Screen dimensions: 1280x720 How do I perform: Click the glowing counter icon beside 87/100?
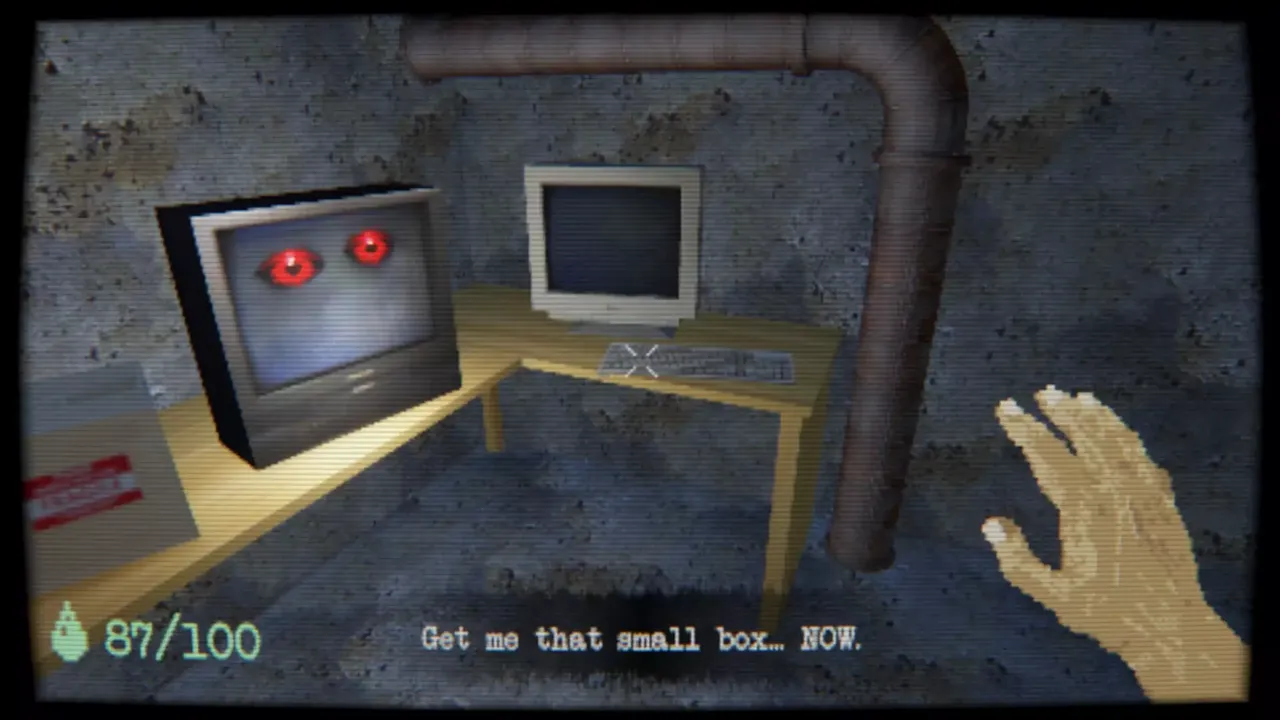pyautogui.click(x=69, y=633)
